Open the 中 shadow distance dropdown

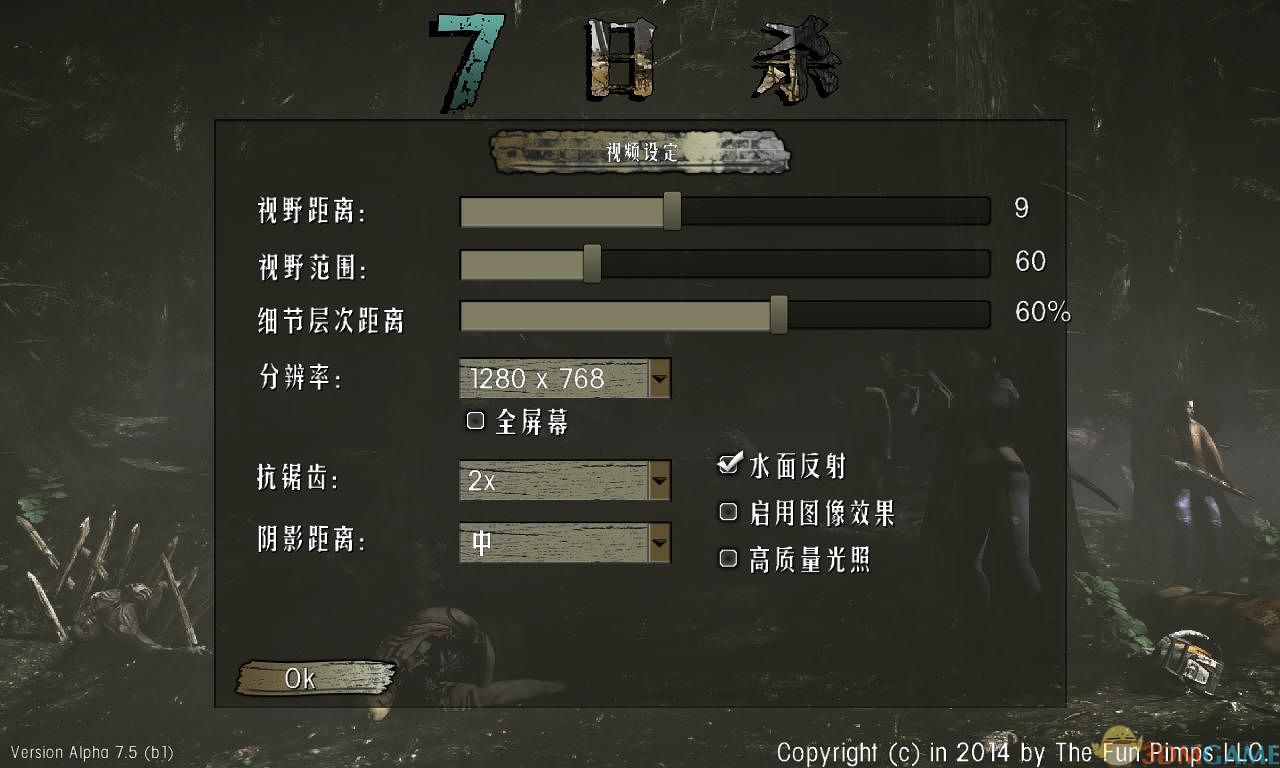click(555, 543)
